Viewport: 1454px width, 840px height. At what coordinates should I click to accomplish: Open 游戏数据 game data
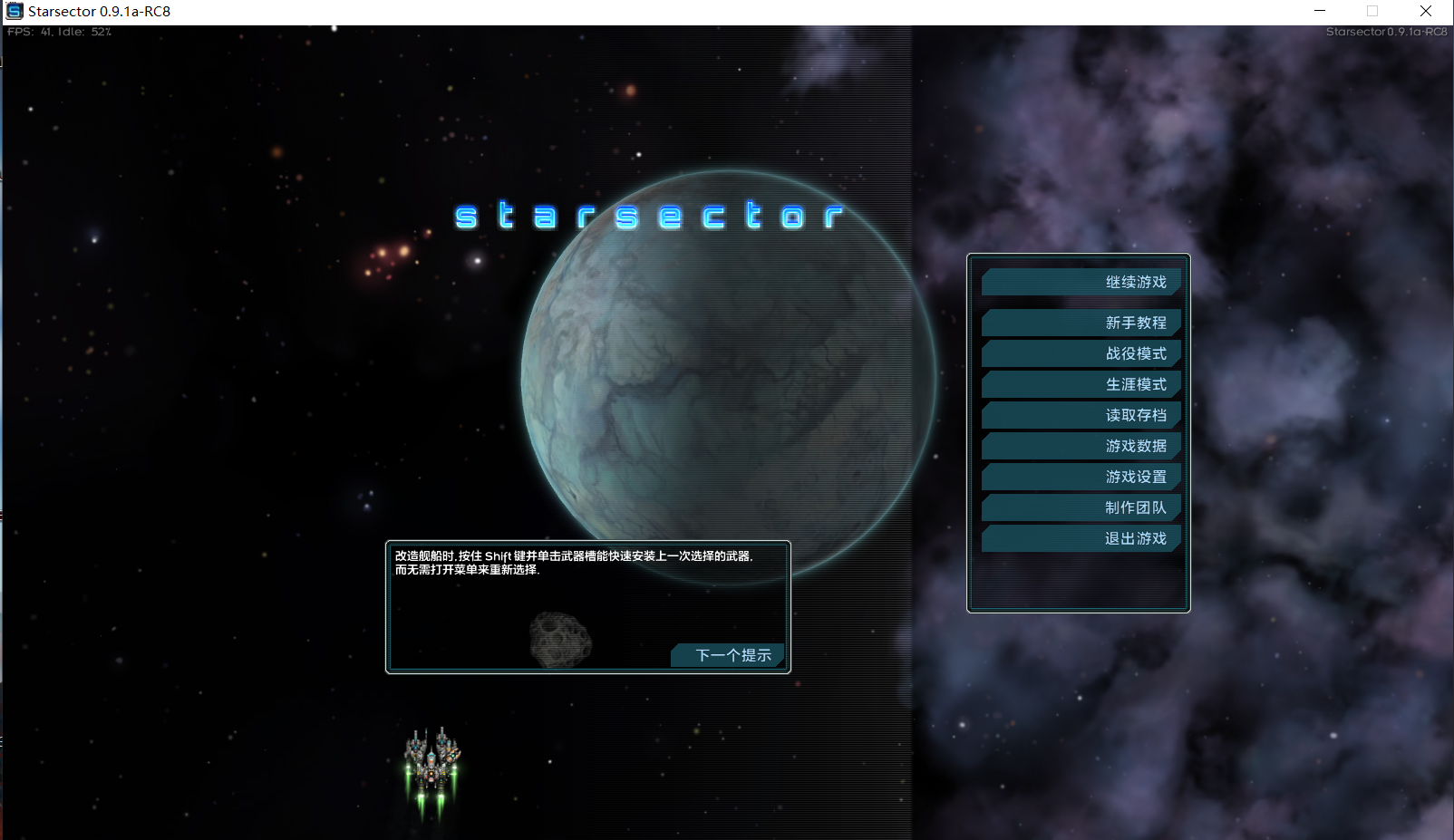1081,446
